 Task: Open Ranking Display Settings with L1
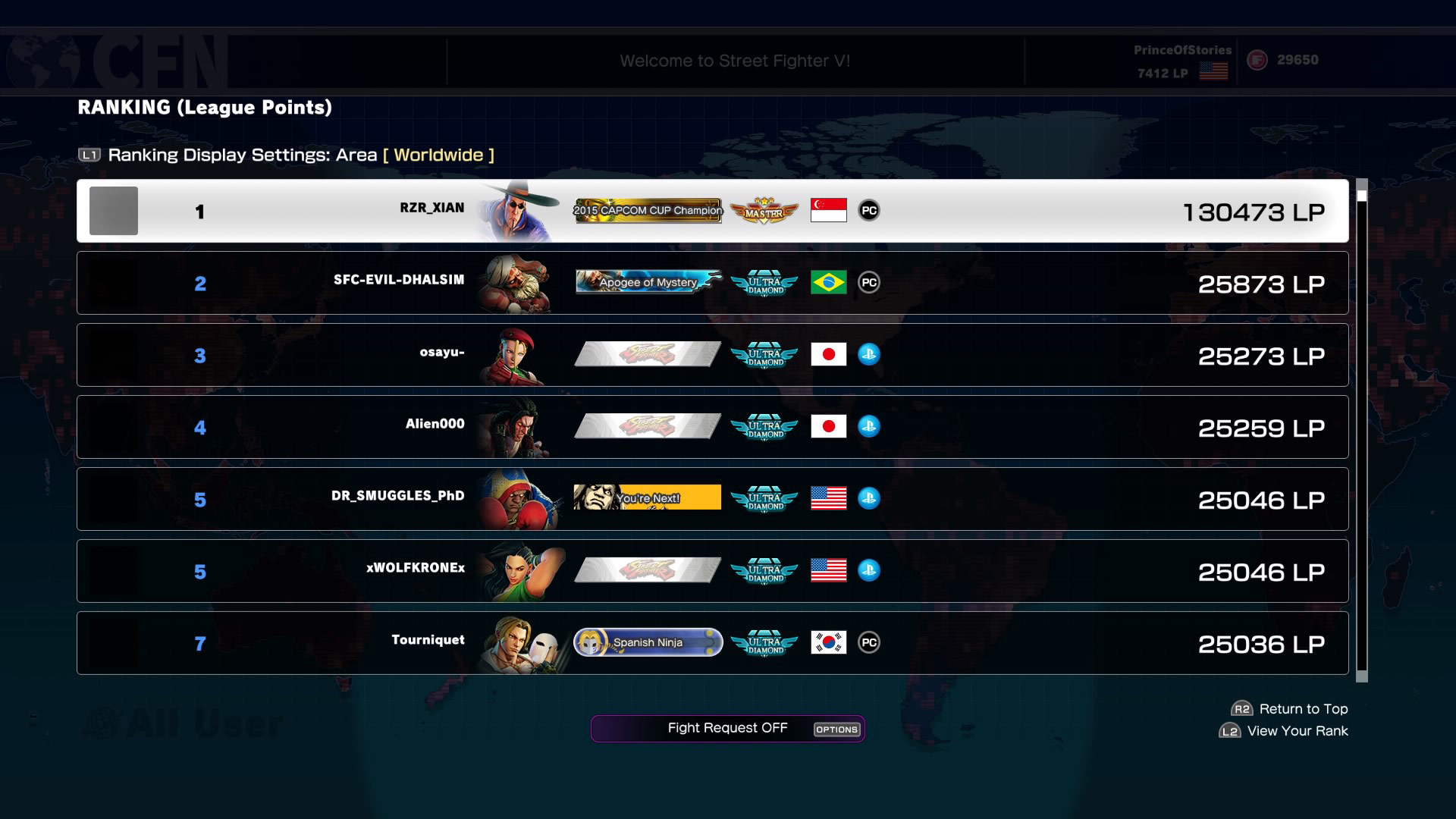[x=88, y=155]
